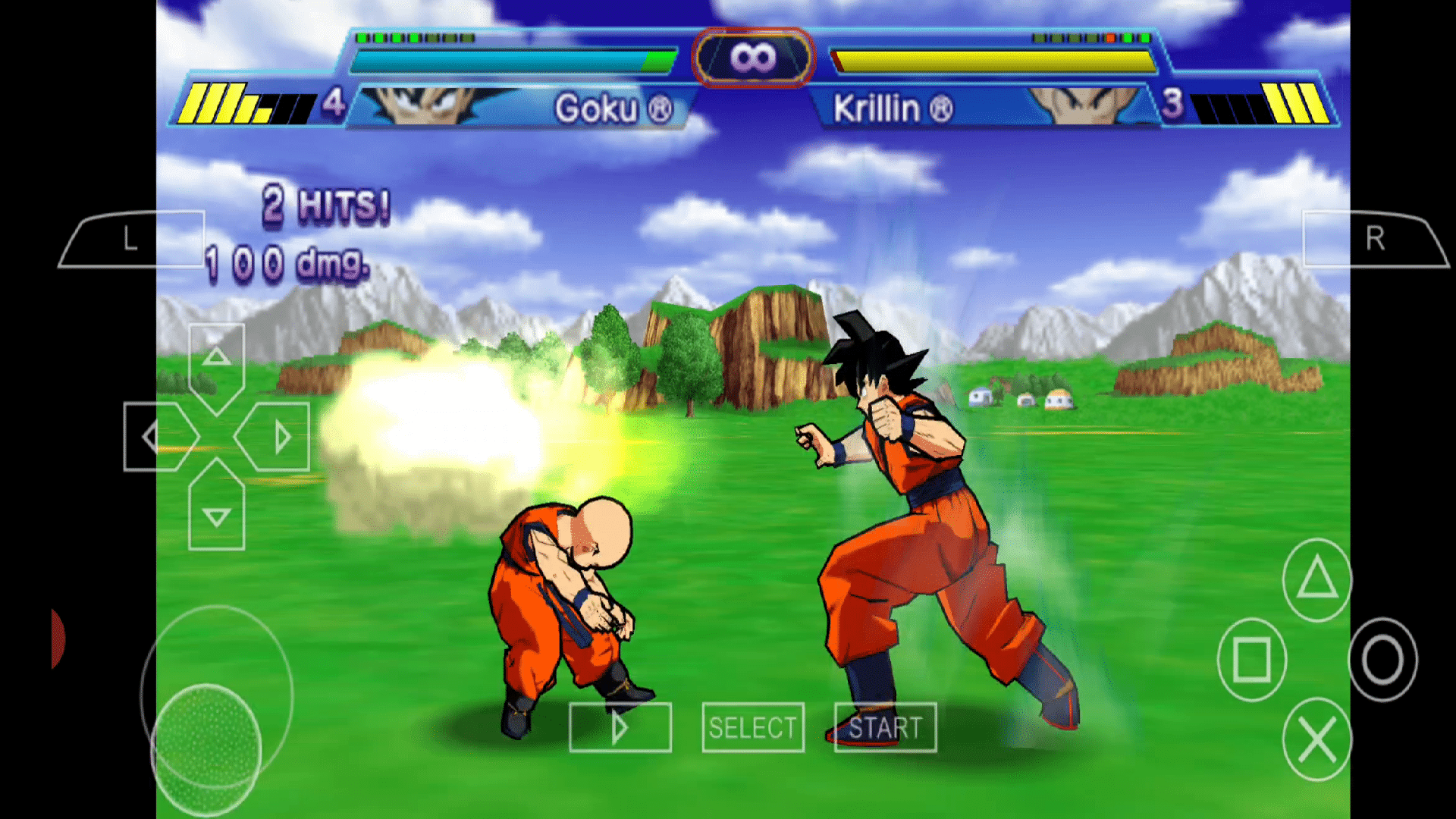Activate the fast-forward arrow button
The image size is (1456, 819).
pyautogui.click(x=620, y=728)
